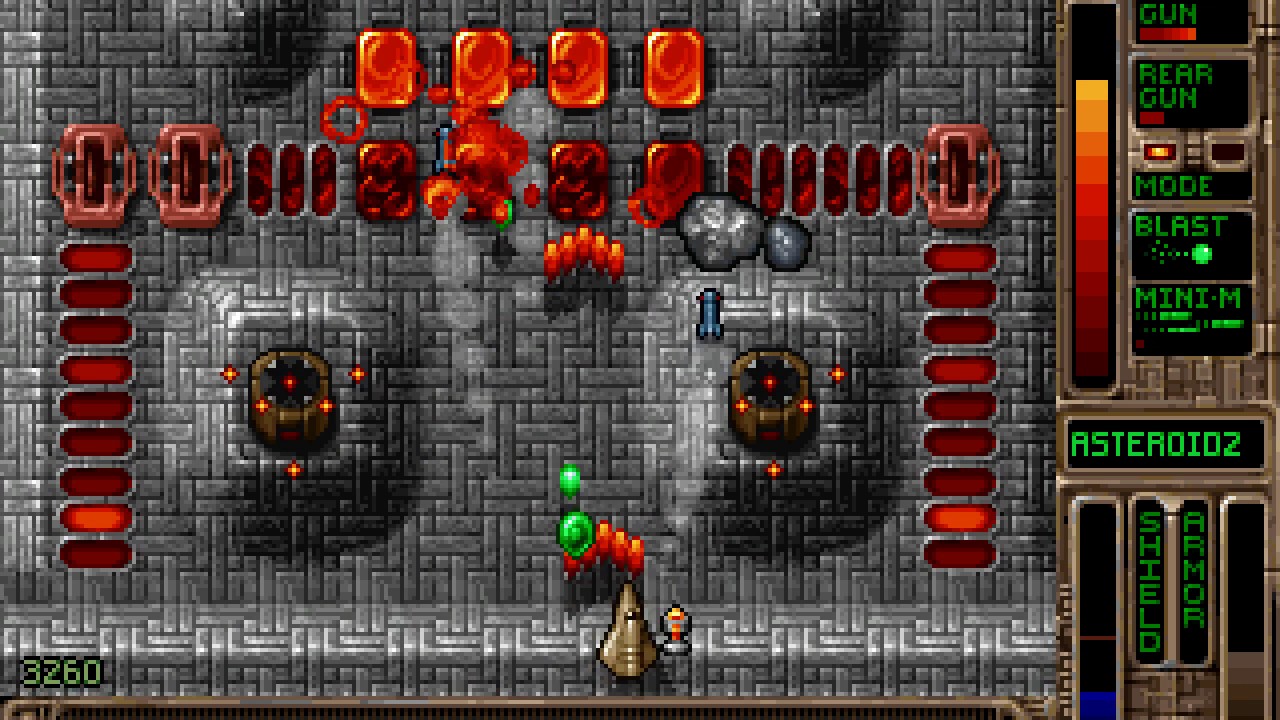Toggle the lit rear gun MODE indicator
Screen dimensions: 1280x720
[1160, 153]
